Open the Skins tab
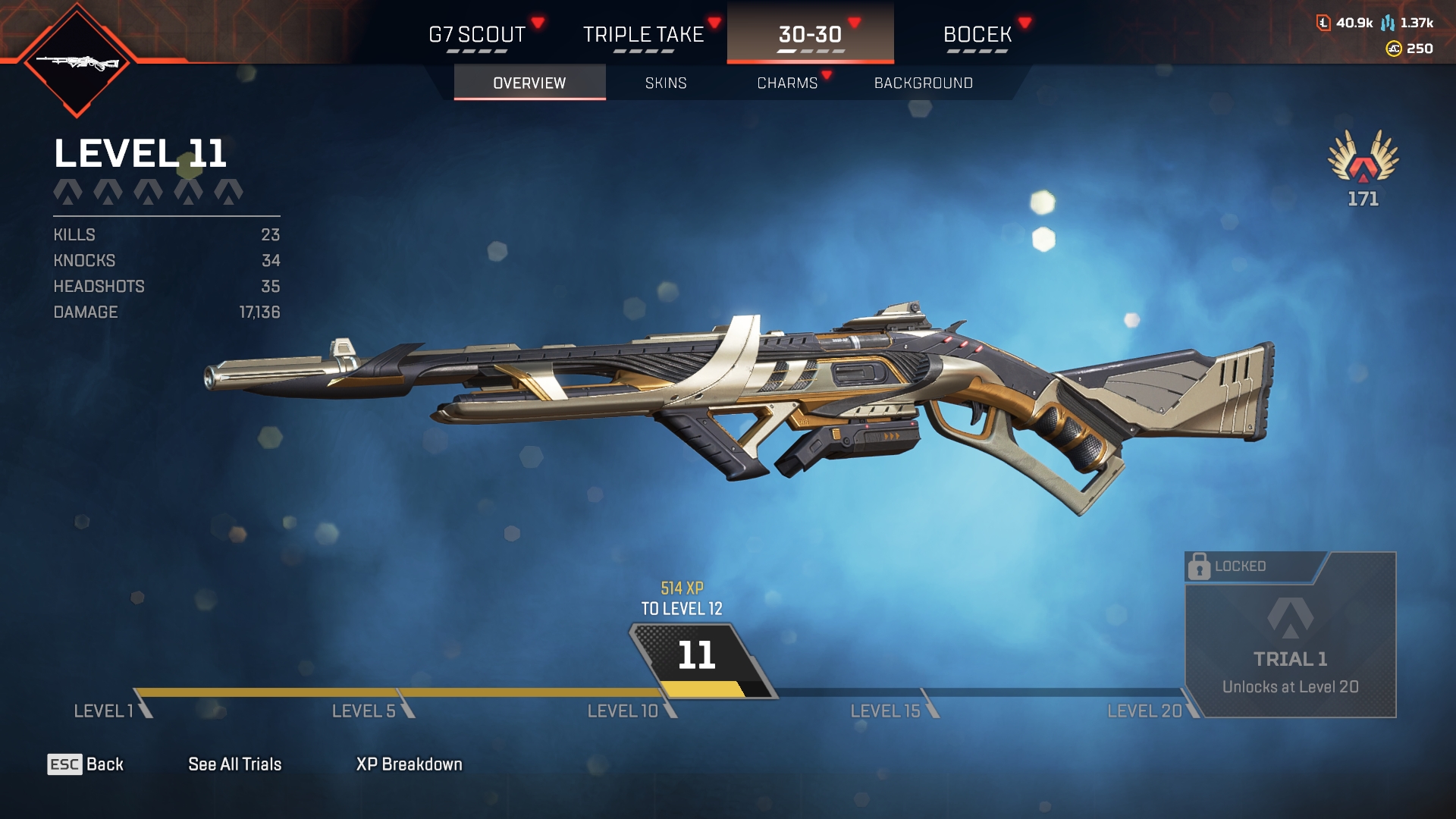The image size is (1456, 819). click(666, 83)
